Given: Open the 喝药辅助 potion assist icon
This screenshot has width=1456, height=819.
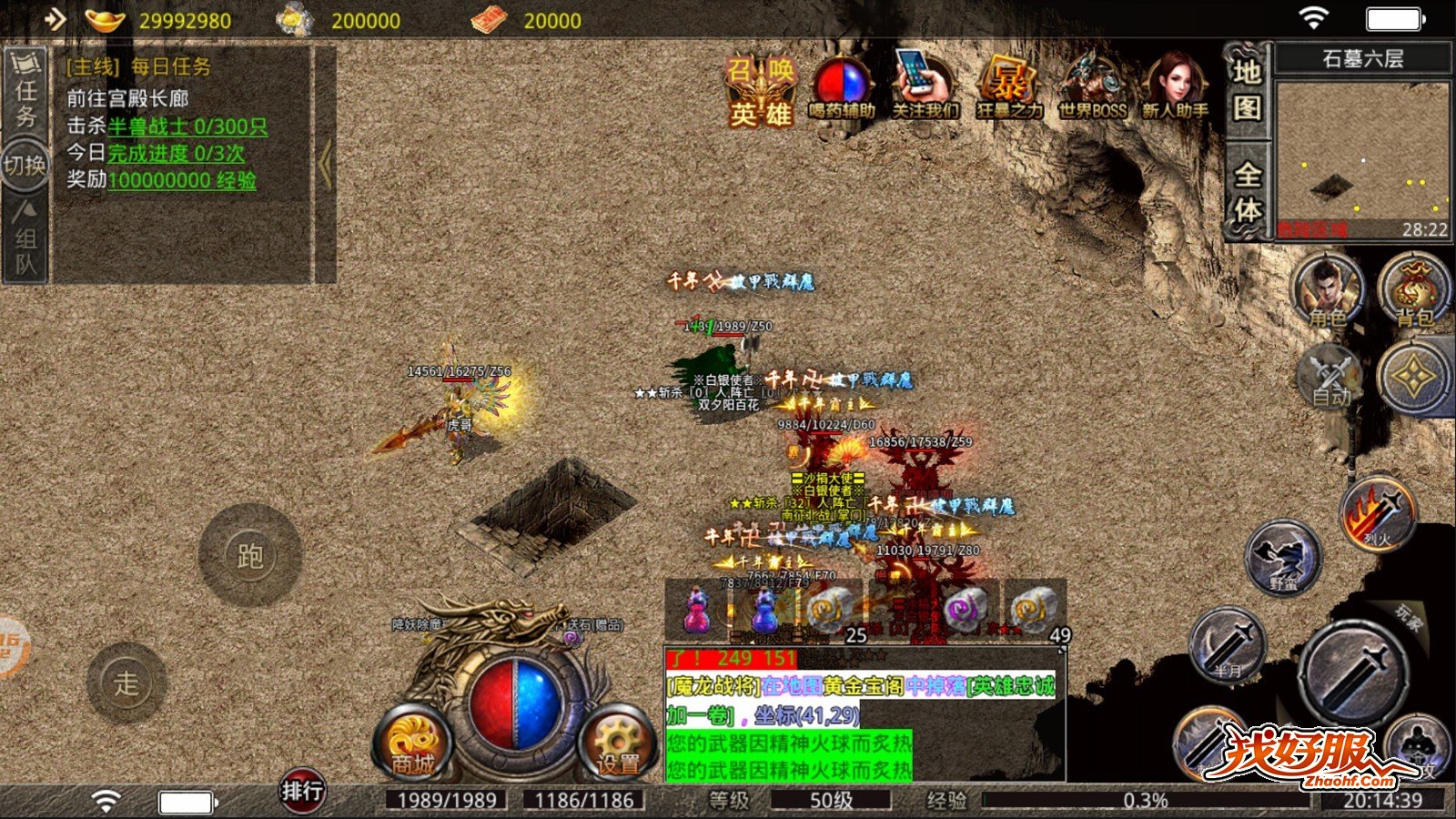Looking at the screenshot, I should [842, 89].
